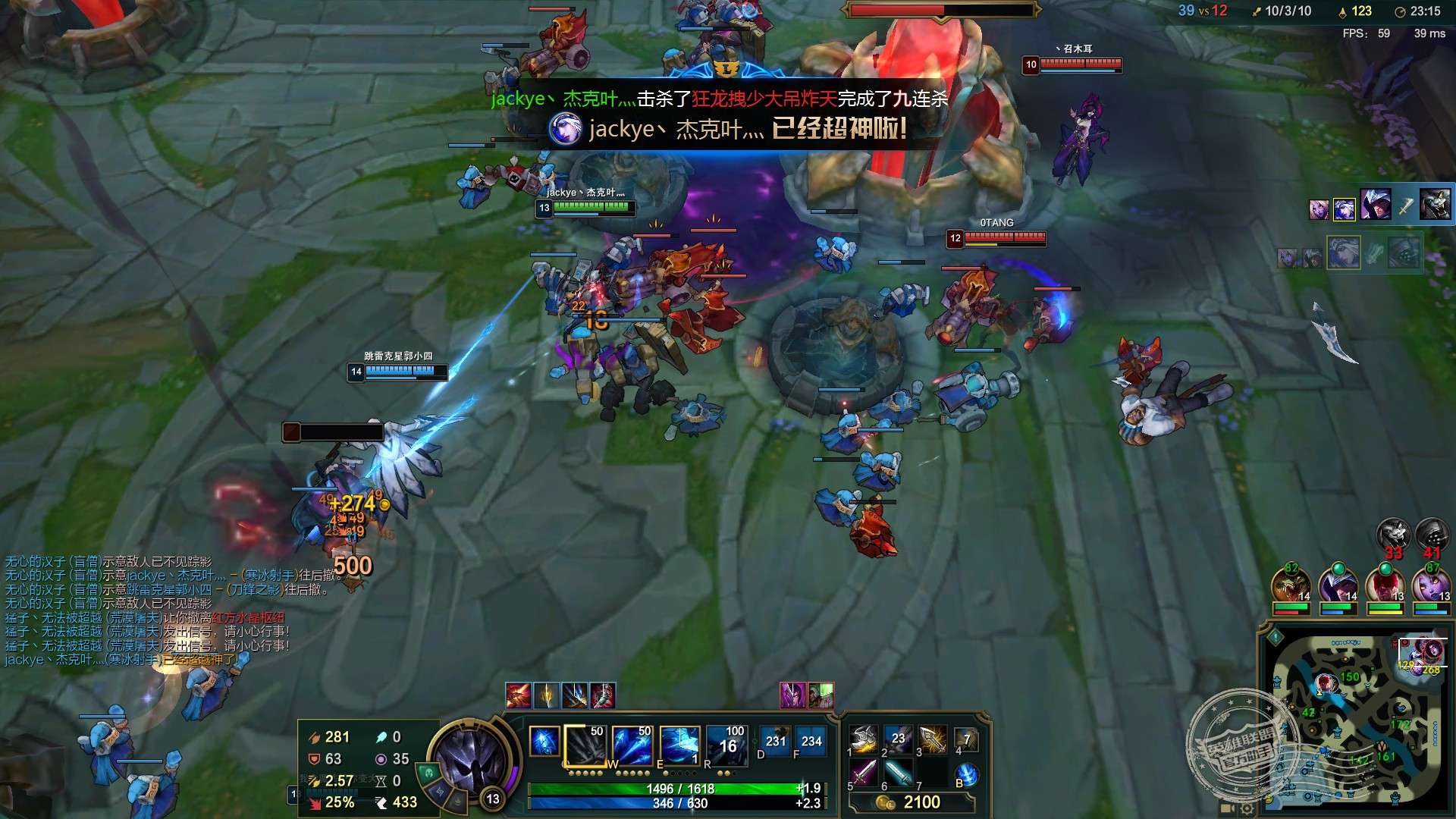Select the winged boots in item slot 1
The image size is (1456, 819).
click(x=864, y=739)
